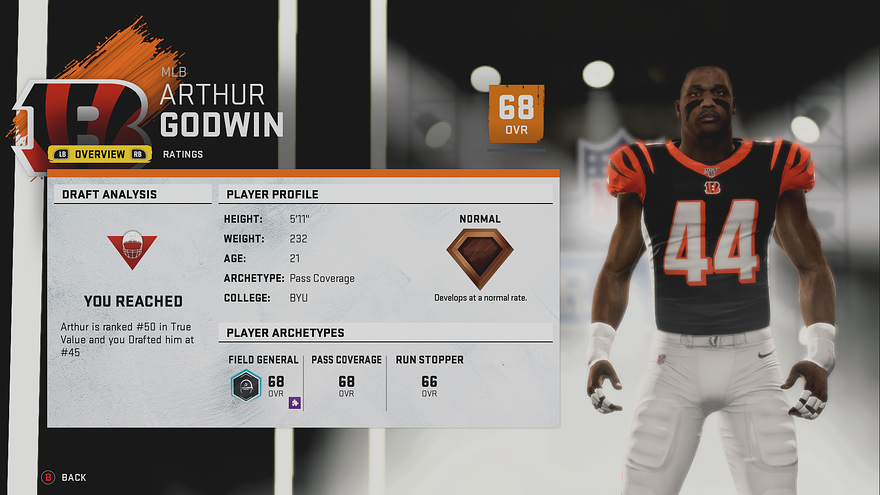
Task: Click the purple upgrade icon under Field General
Action: pos(295,403)
